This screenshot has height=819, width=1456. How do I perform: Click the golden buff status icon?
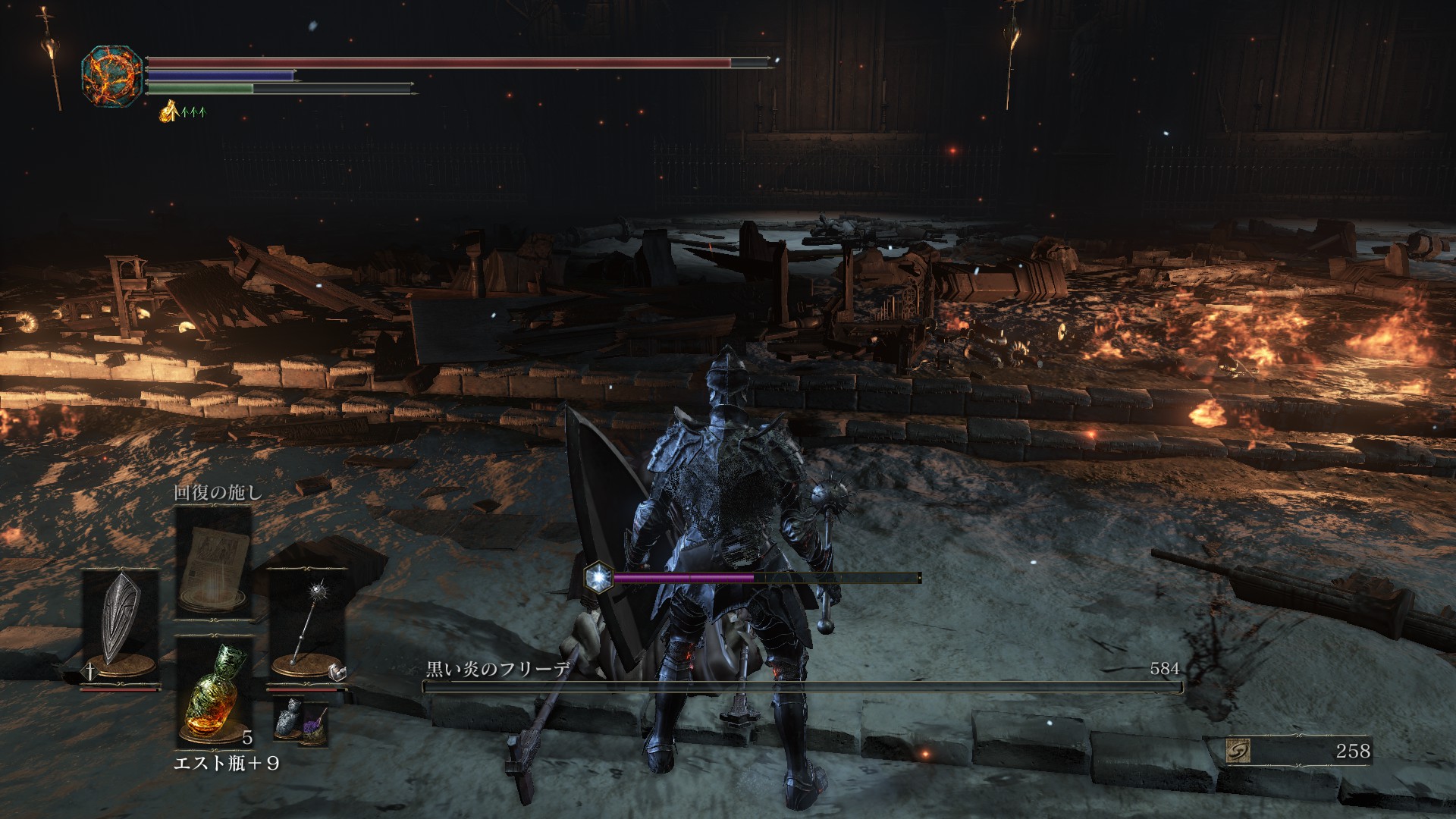point(168,112)
